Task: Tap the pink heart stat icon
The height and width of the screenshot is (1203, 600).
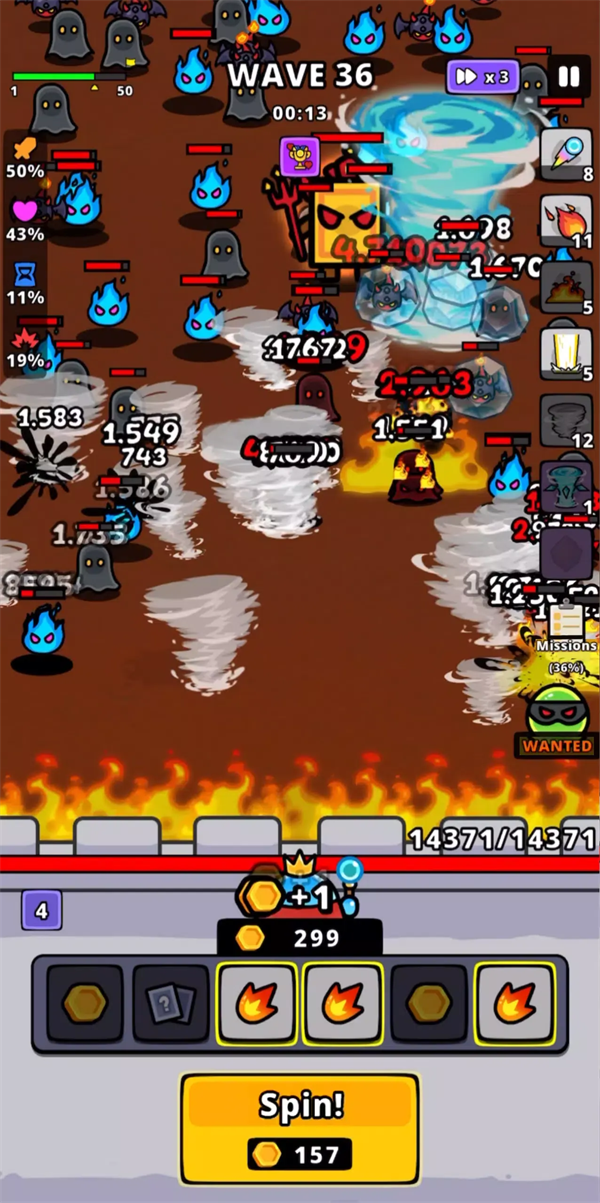Action: click(x=25, y=212)
